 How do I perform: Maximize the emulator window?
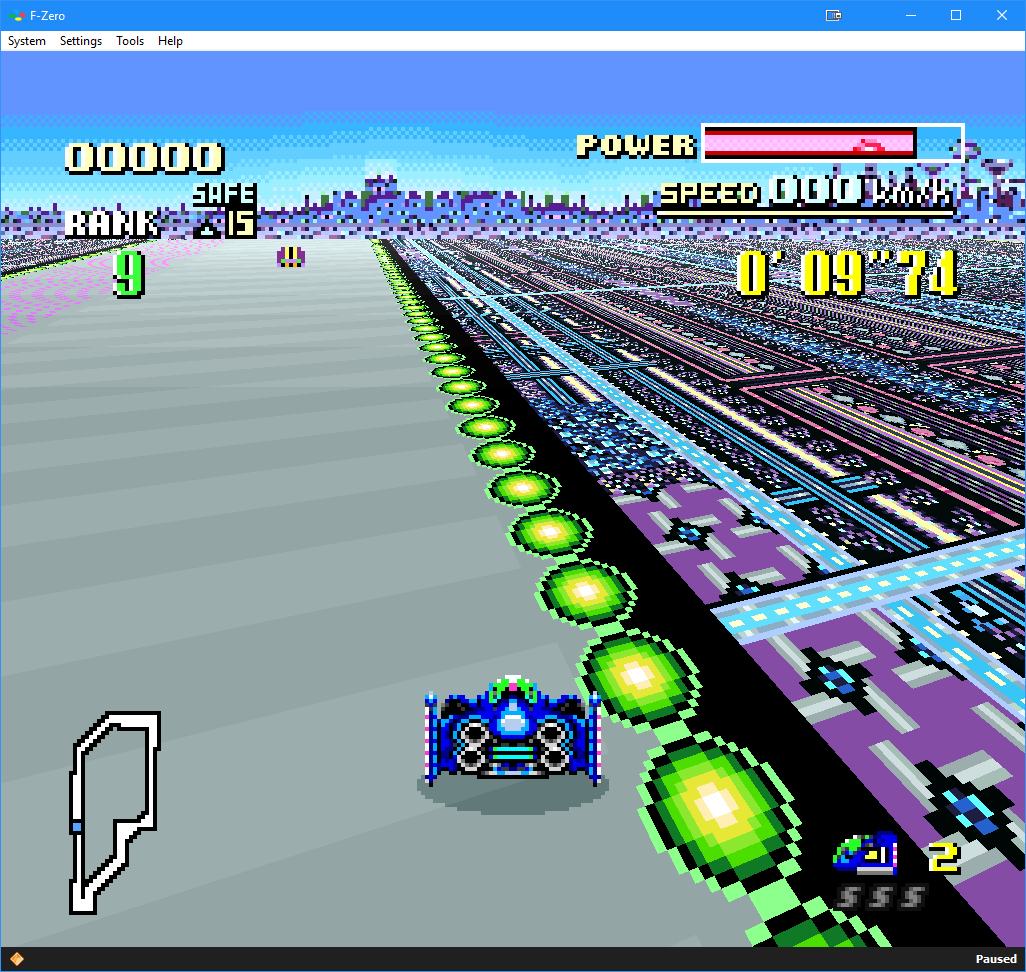click(x=956, y=15)
